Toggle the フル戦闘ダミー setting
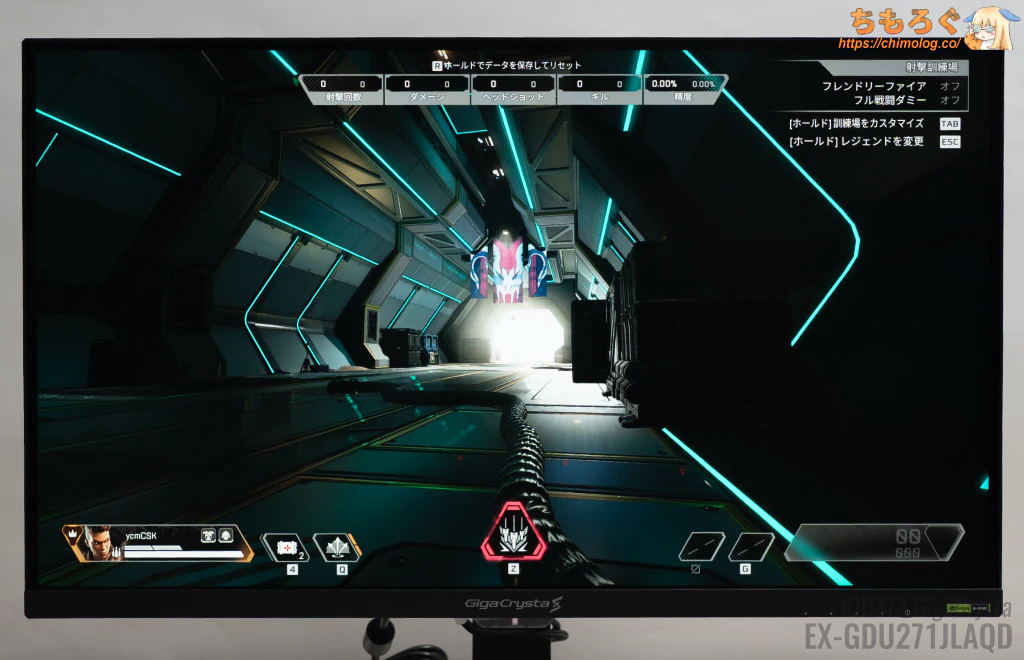Screen dimensions: 1024x660 coord(949,100)
